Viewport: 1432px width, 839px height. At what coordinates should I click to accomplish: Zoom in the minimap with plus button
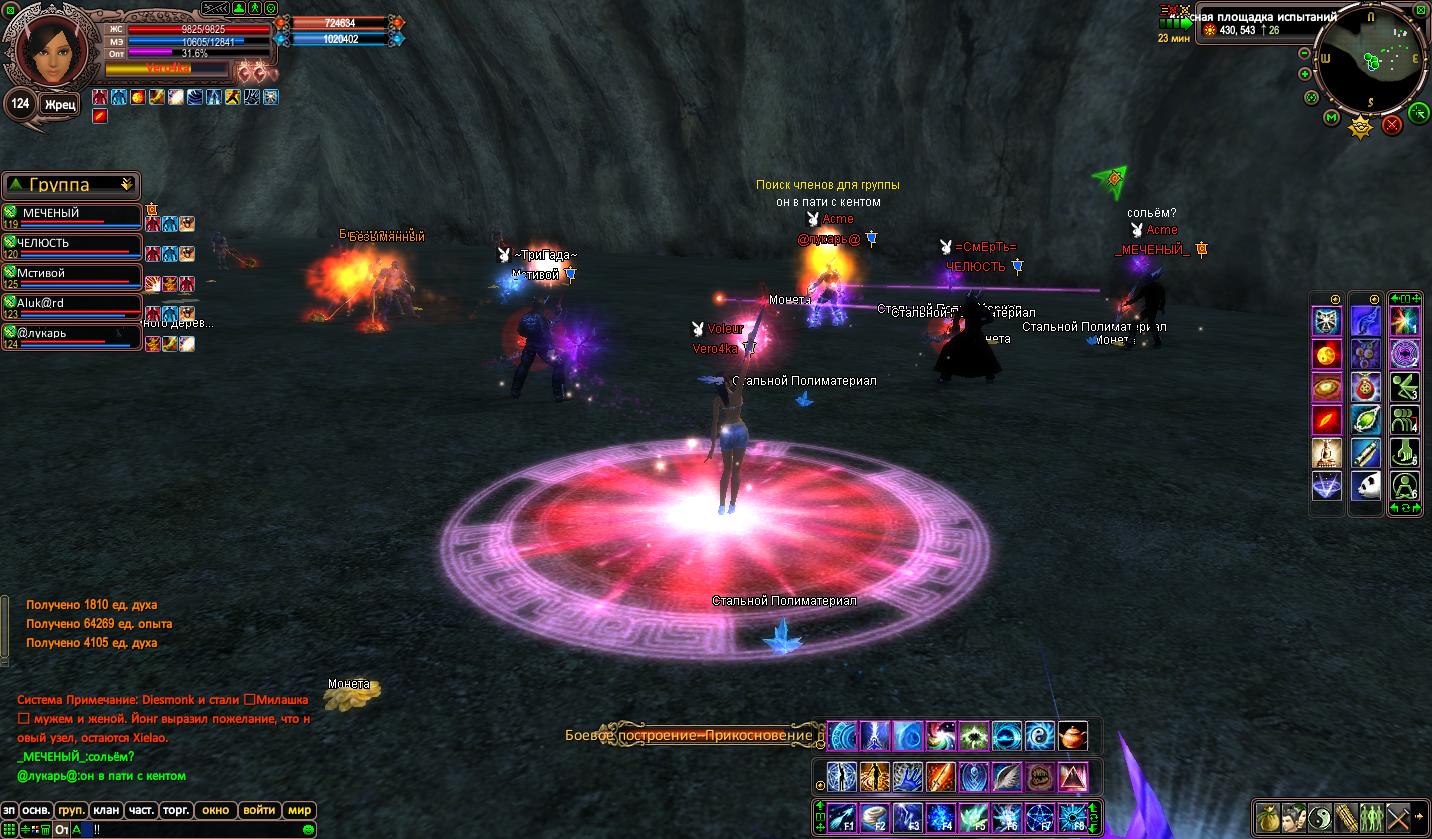[1305, 74]
